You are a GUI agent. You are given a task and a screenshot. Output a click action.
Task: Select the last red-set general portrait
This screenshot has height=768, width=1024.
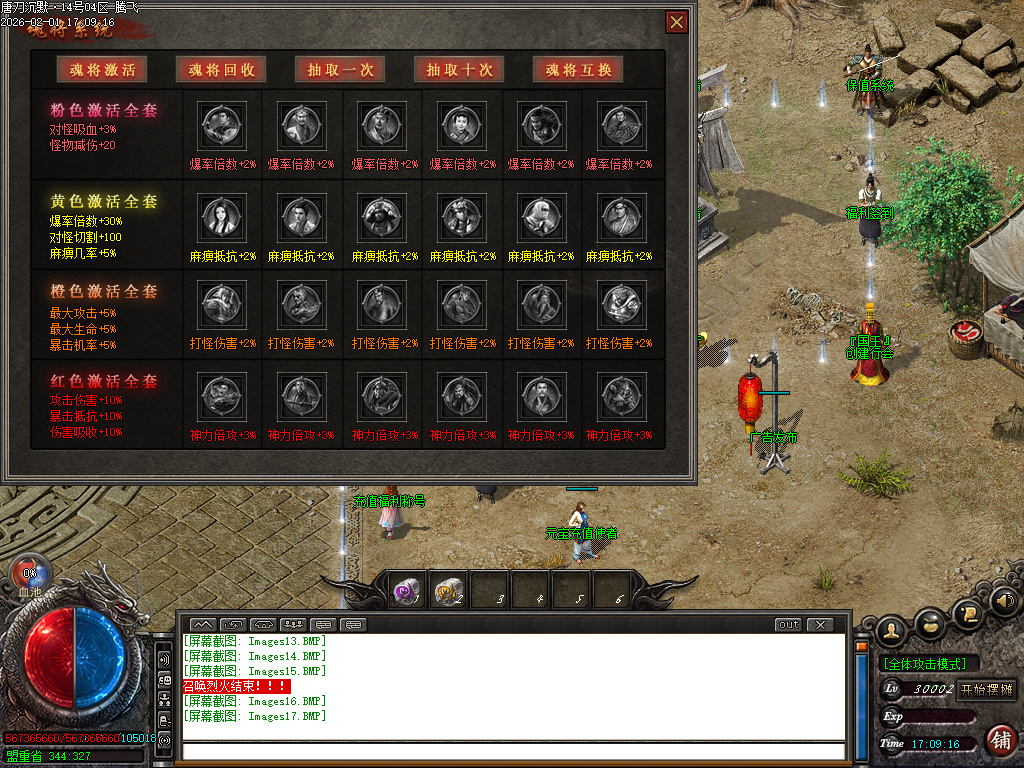click(618, 396)
